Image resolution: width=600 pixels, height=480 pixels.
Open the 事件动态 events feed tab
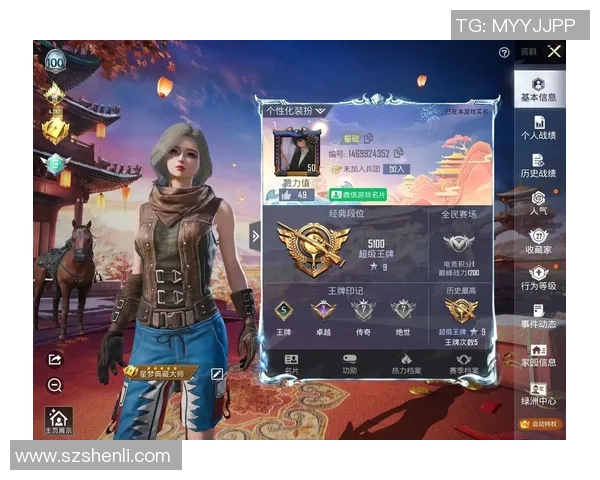click(538, 317)
